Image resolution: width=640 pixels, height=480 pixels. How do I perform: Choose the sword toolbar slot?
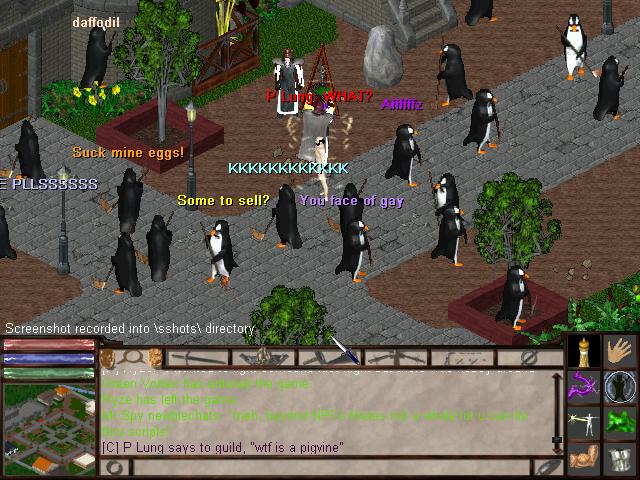tap(195, 356)
